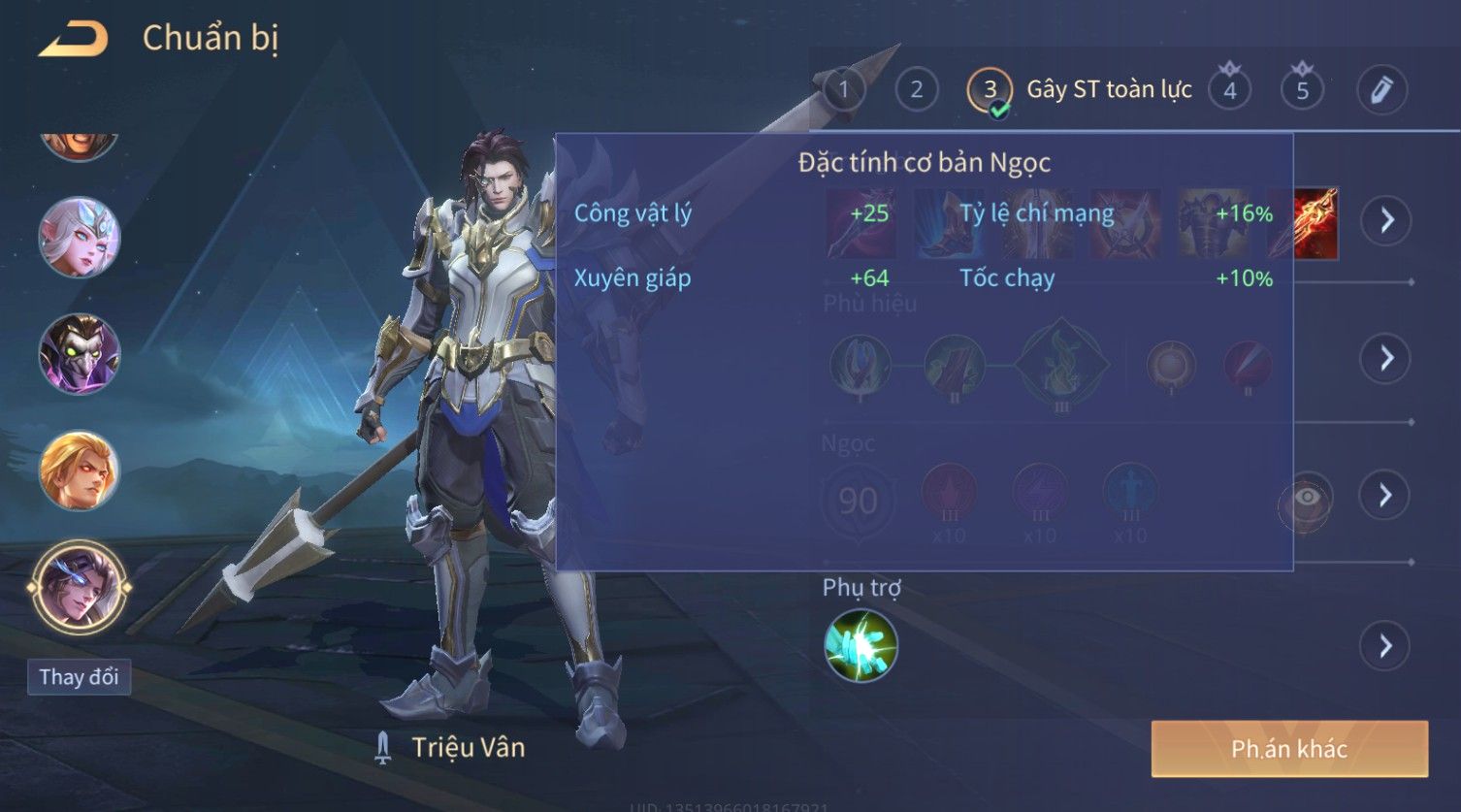Open Phụ trợ spell selection arrow
The width and height of the screenshot is (1461, 812).
(1386, 646)
